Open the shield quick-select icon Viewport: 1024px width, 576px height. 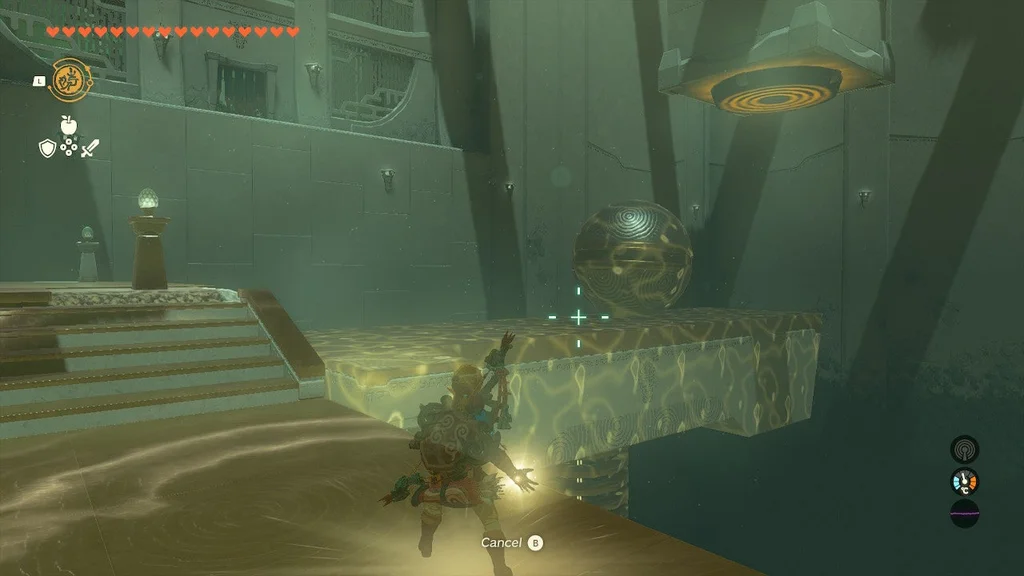tap(46, 148)
